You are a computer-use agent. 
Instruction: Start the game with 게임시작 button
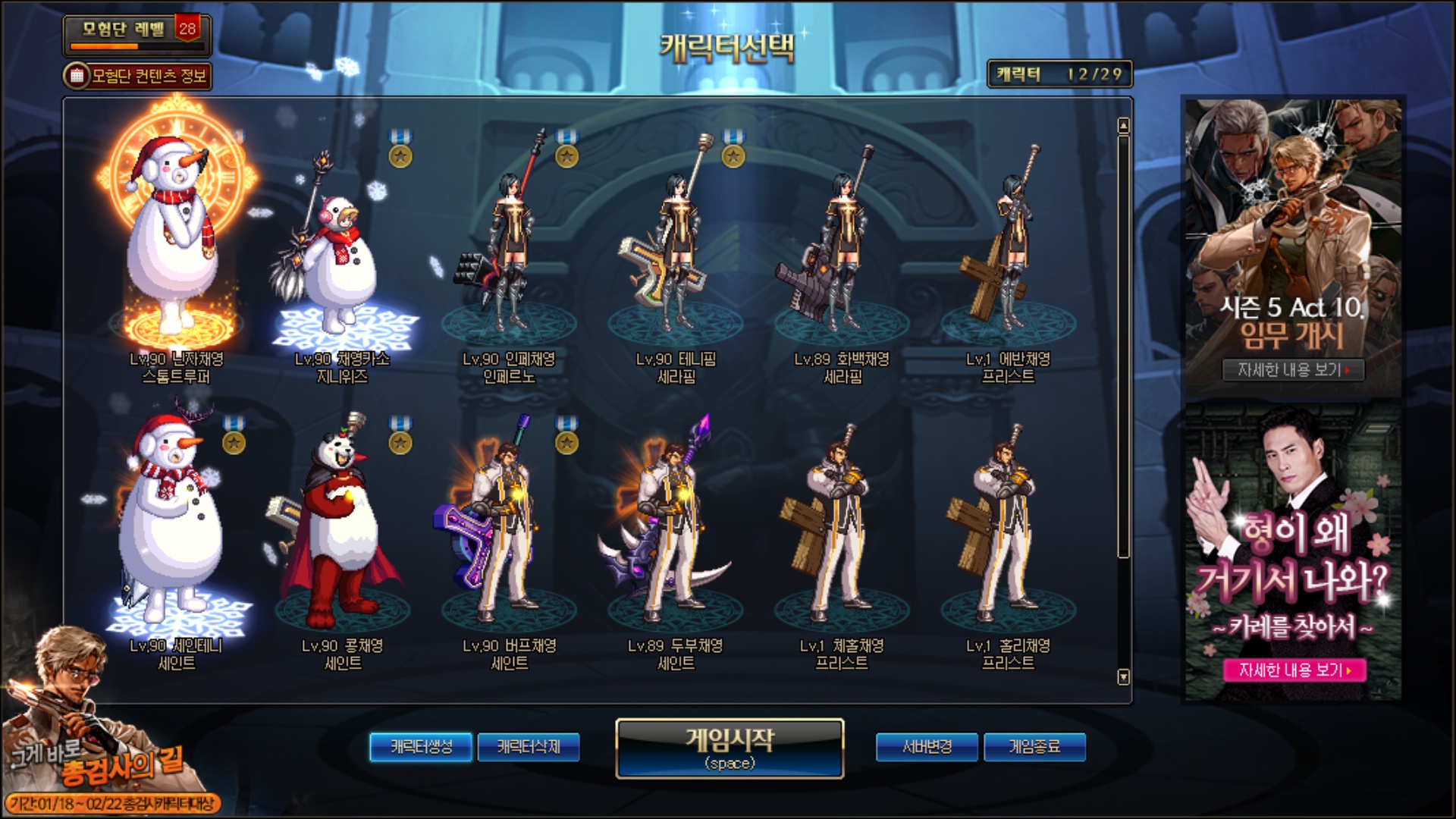[x=730, y=748]
